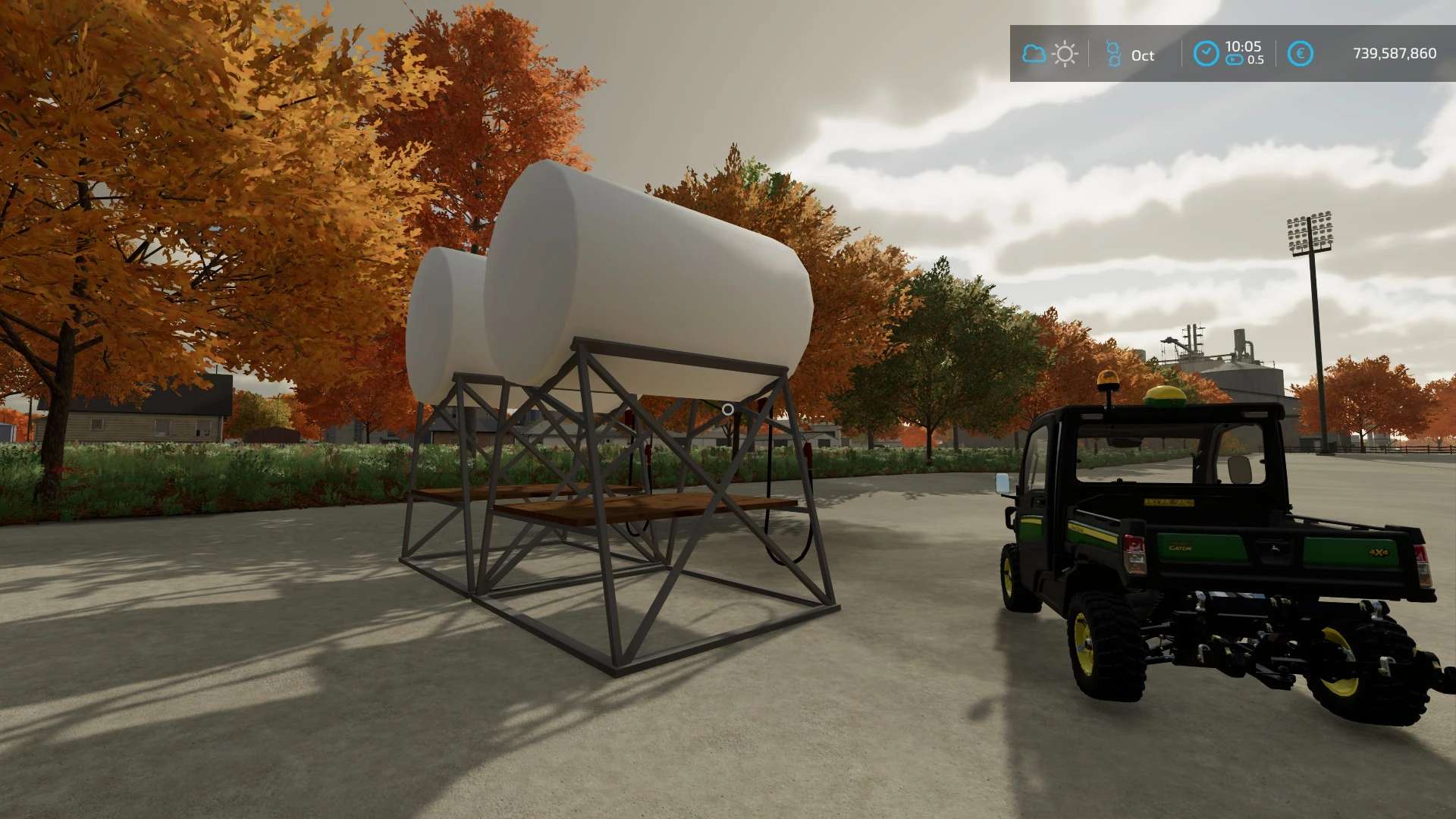This screenshot has width=1456, height=819.
Task: Click the clock icon in the HUD
Action: coord(1206,54)
